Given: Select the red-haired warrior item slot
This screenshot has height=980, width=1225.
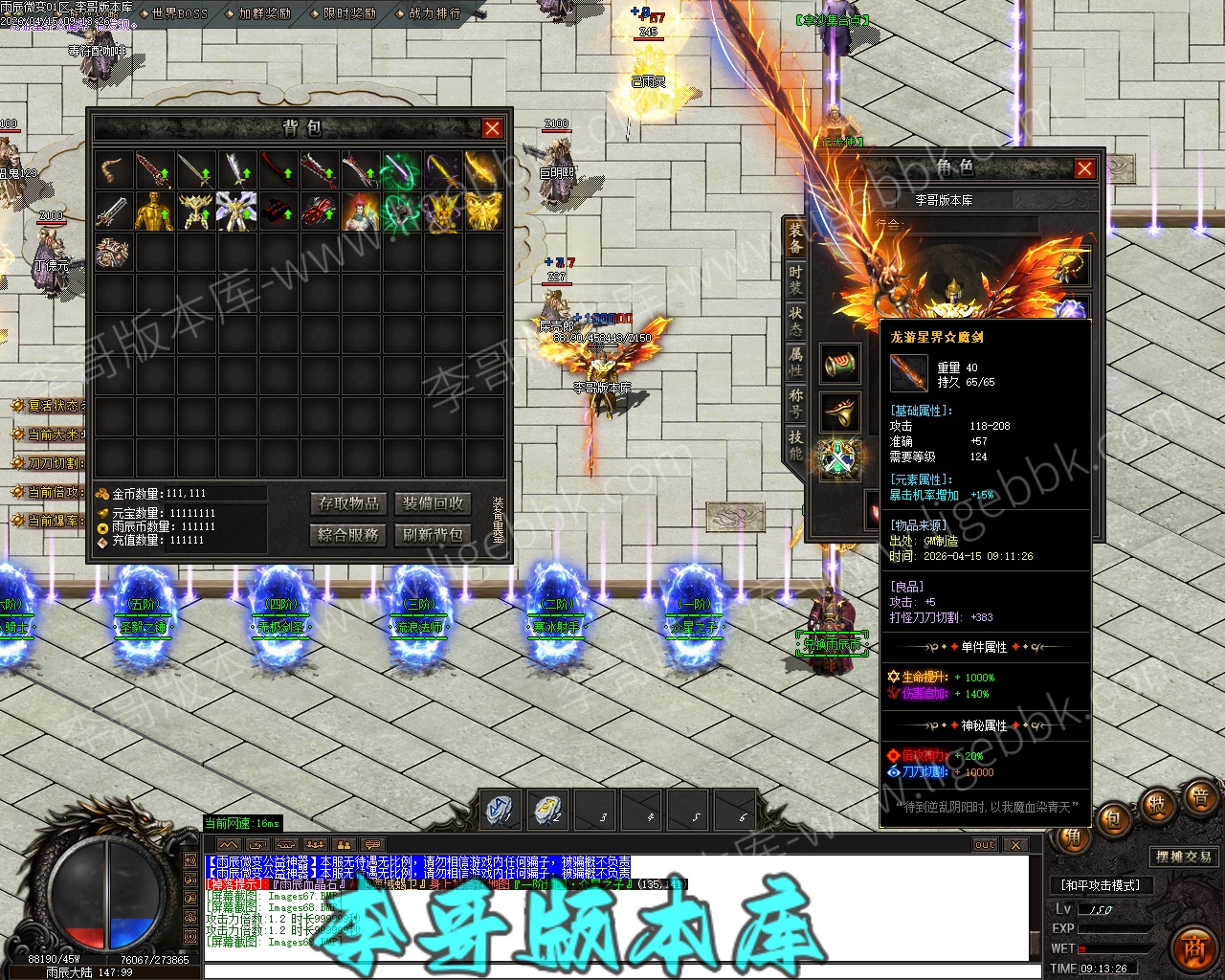Looking at the screenshot, I should [360, 211].
